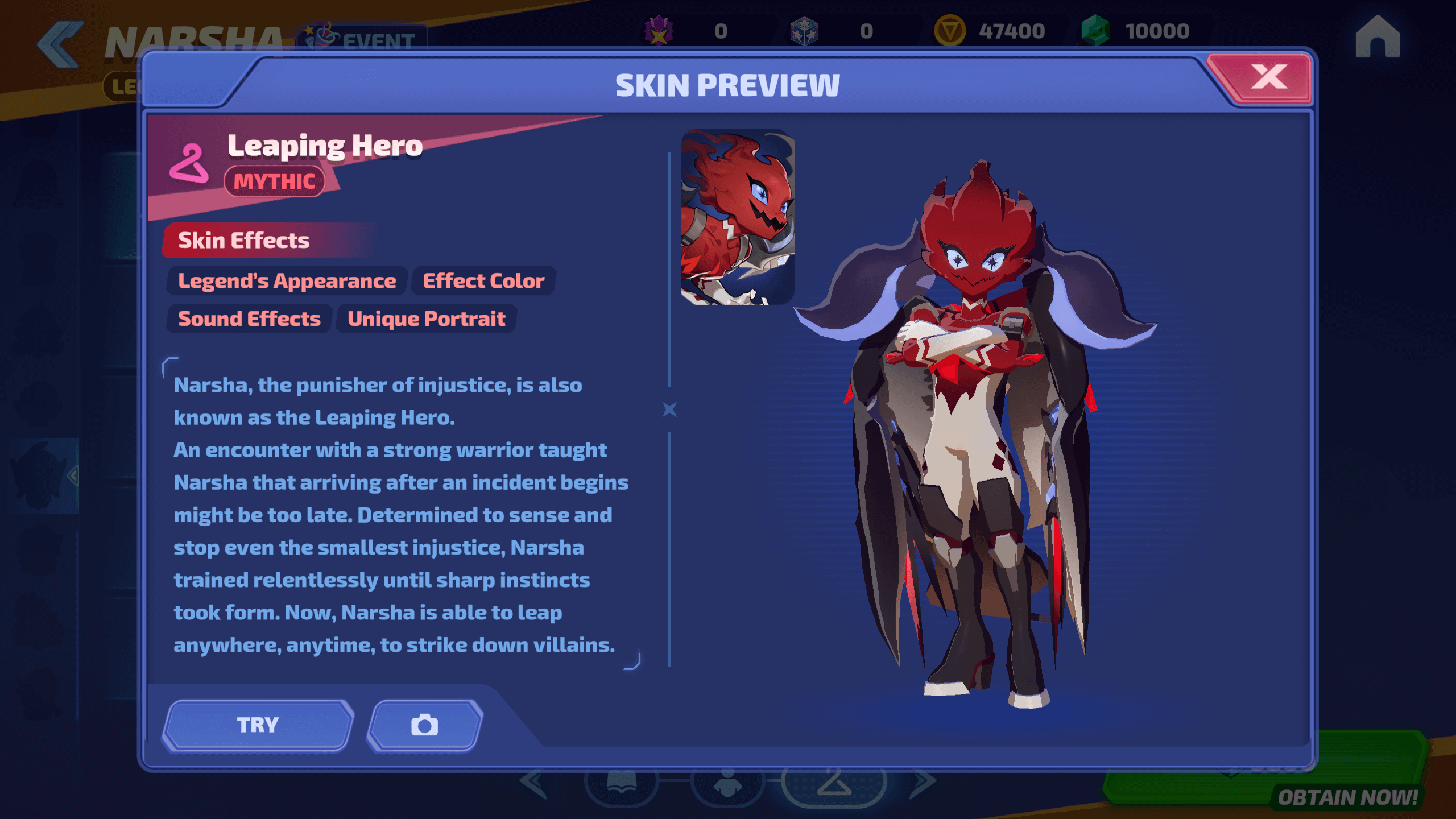Image resolution: width=1456 pixels, height=819 pixels.
Task: Choose the Effect Color tag
Action: tap(483, 281)
